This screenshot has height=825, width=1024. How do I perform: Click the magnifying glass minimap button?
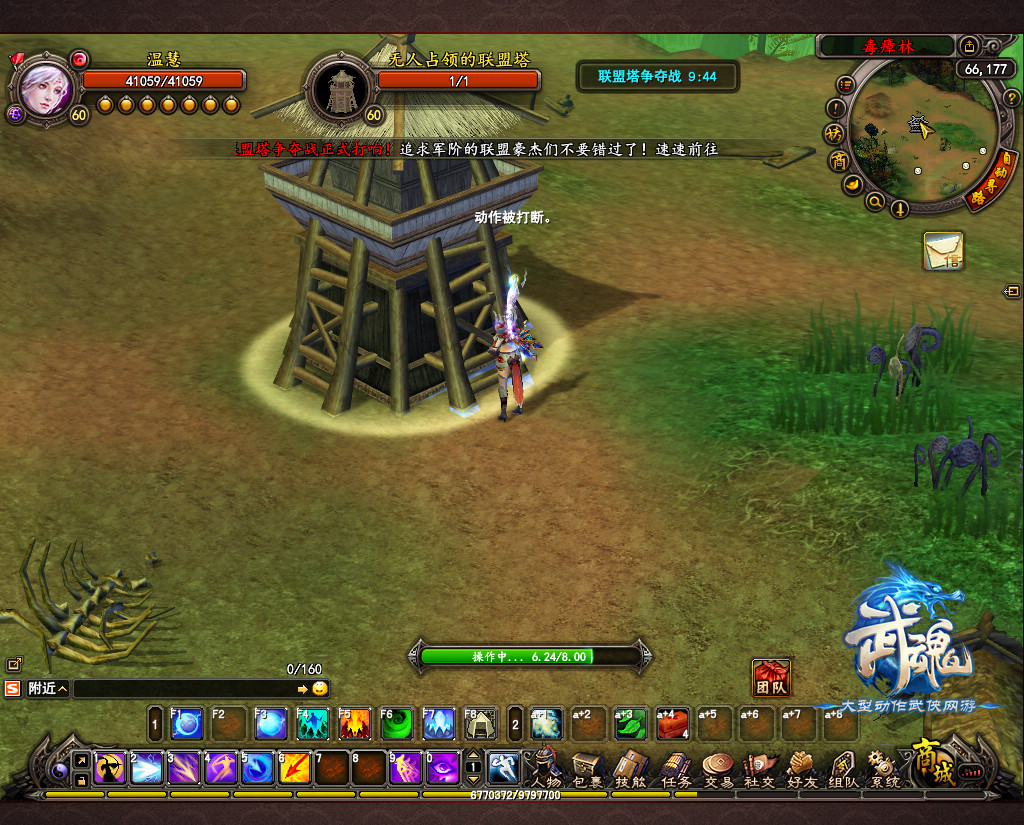click(x=875, y=203)
